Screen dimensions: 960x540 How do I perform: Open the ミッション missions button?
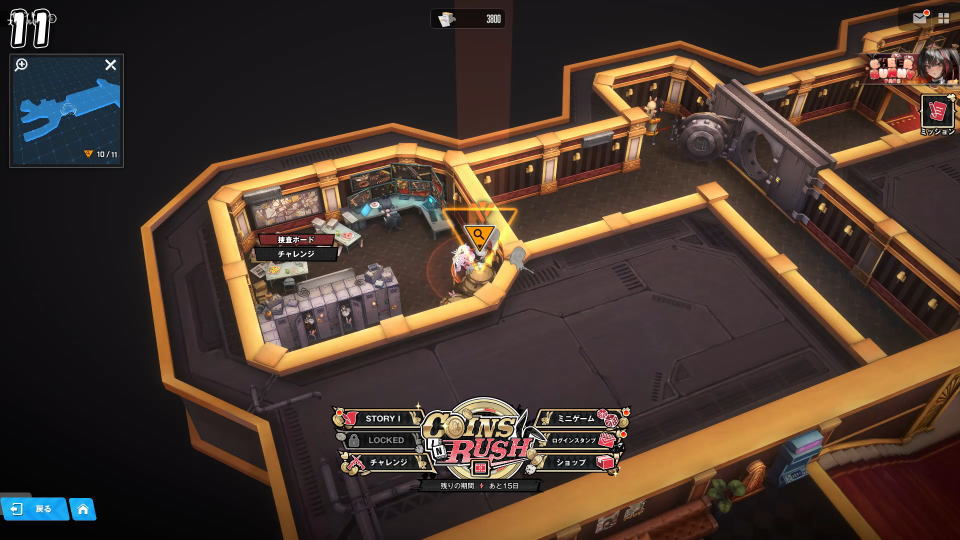(x=938, y=113)
